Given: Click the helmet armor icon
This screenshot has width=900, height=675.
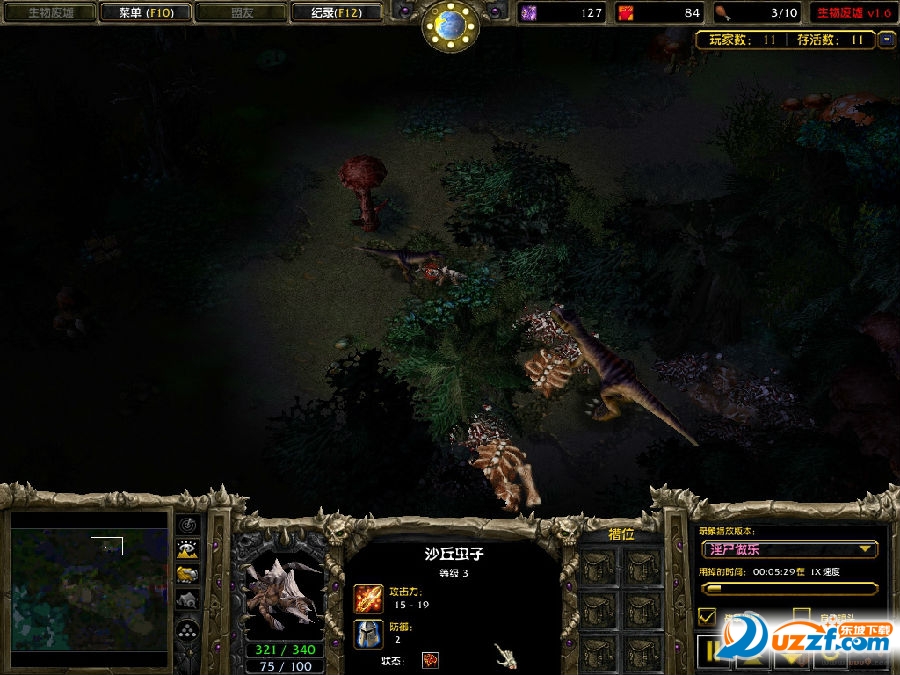Looking at the screenshot, I should pyautogui.click(x=368, y=633).
